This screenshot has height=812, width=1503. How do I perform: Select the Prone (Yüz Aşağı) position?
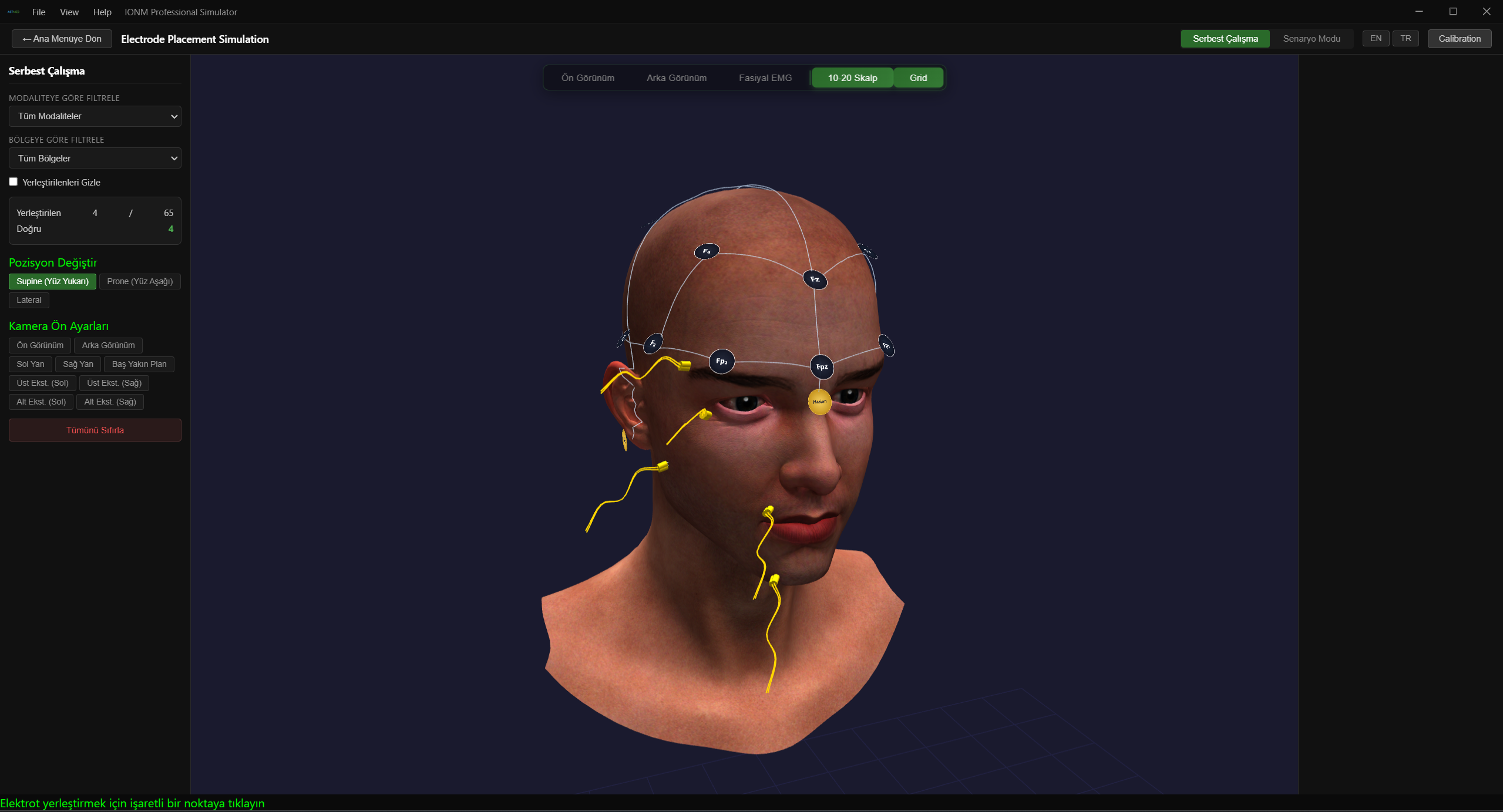tap(140, 282)
